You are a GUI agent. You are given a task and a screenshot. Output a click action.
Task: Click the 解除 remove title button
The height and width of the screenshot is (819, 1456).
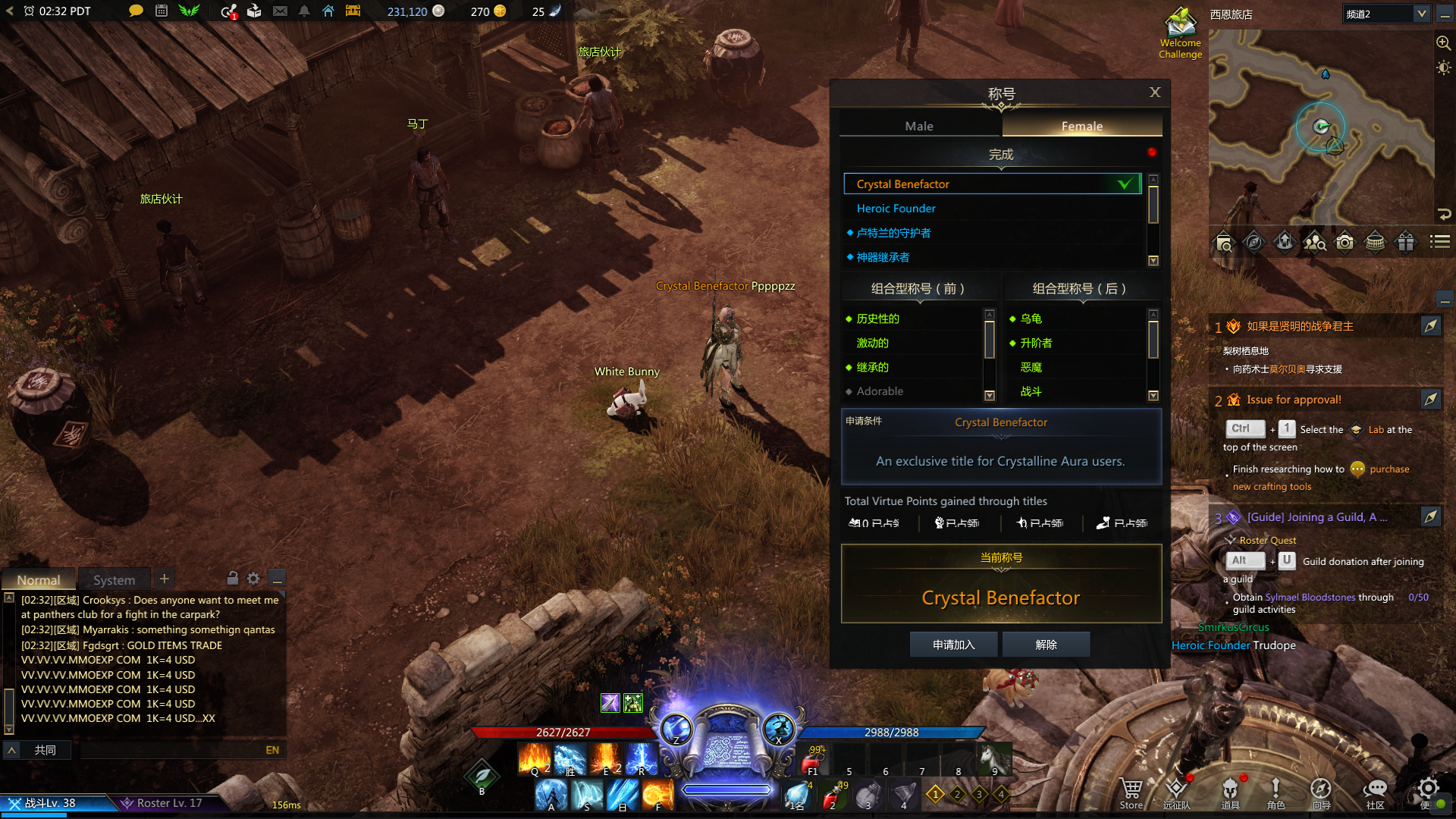(x=1046, y=645)
